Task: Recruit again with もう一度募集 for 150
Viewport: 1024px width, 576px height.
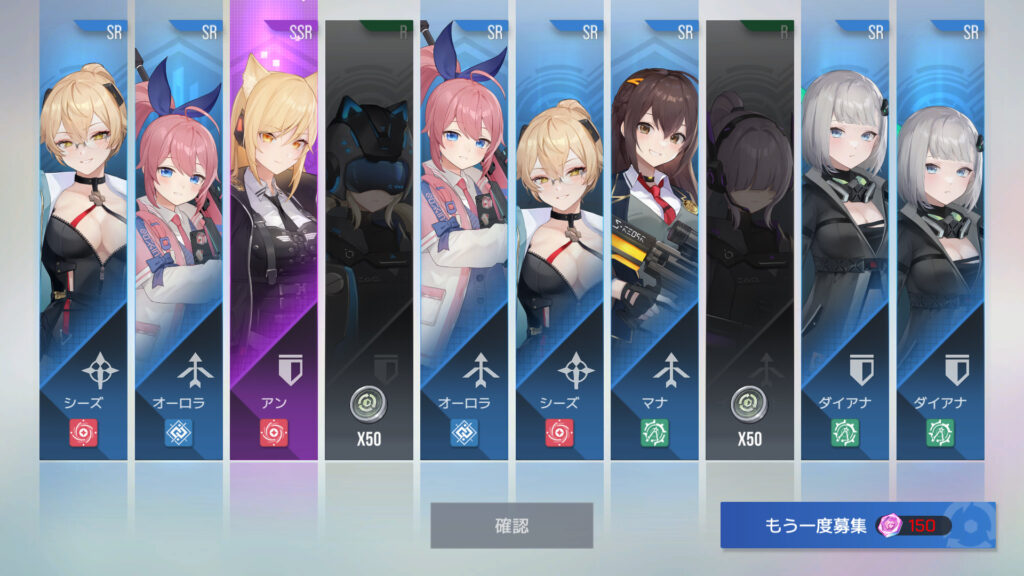Action: coord(856,525)
